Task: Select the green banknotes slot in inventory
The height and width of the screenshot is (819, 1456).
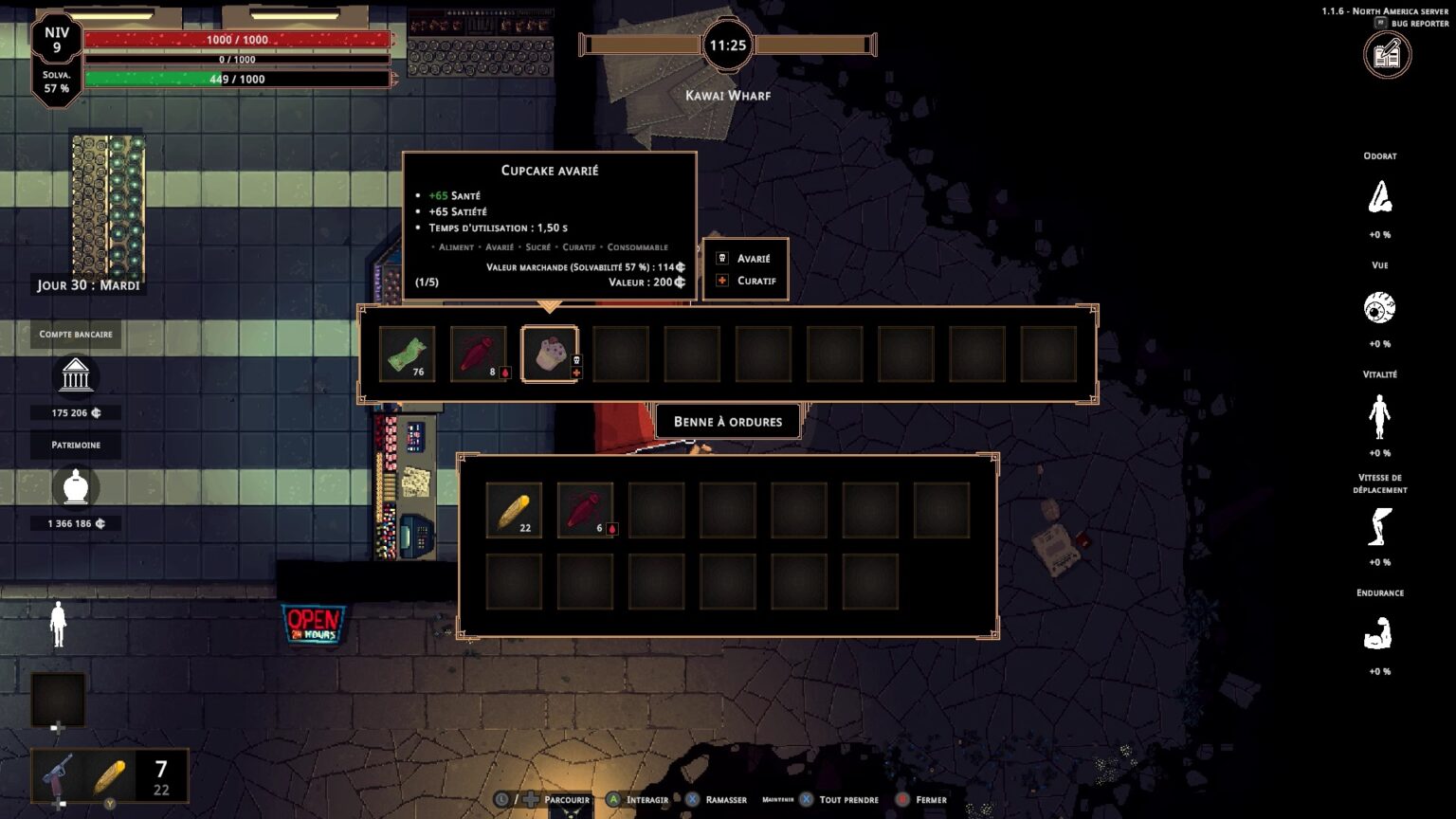Action: coord(407,354)
